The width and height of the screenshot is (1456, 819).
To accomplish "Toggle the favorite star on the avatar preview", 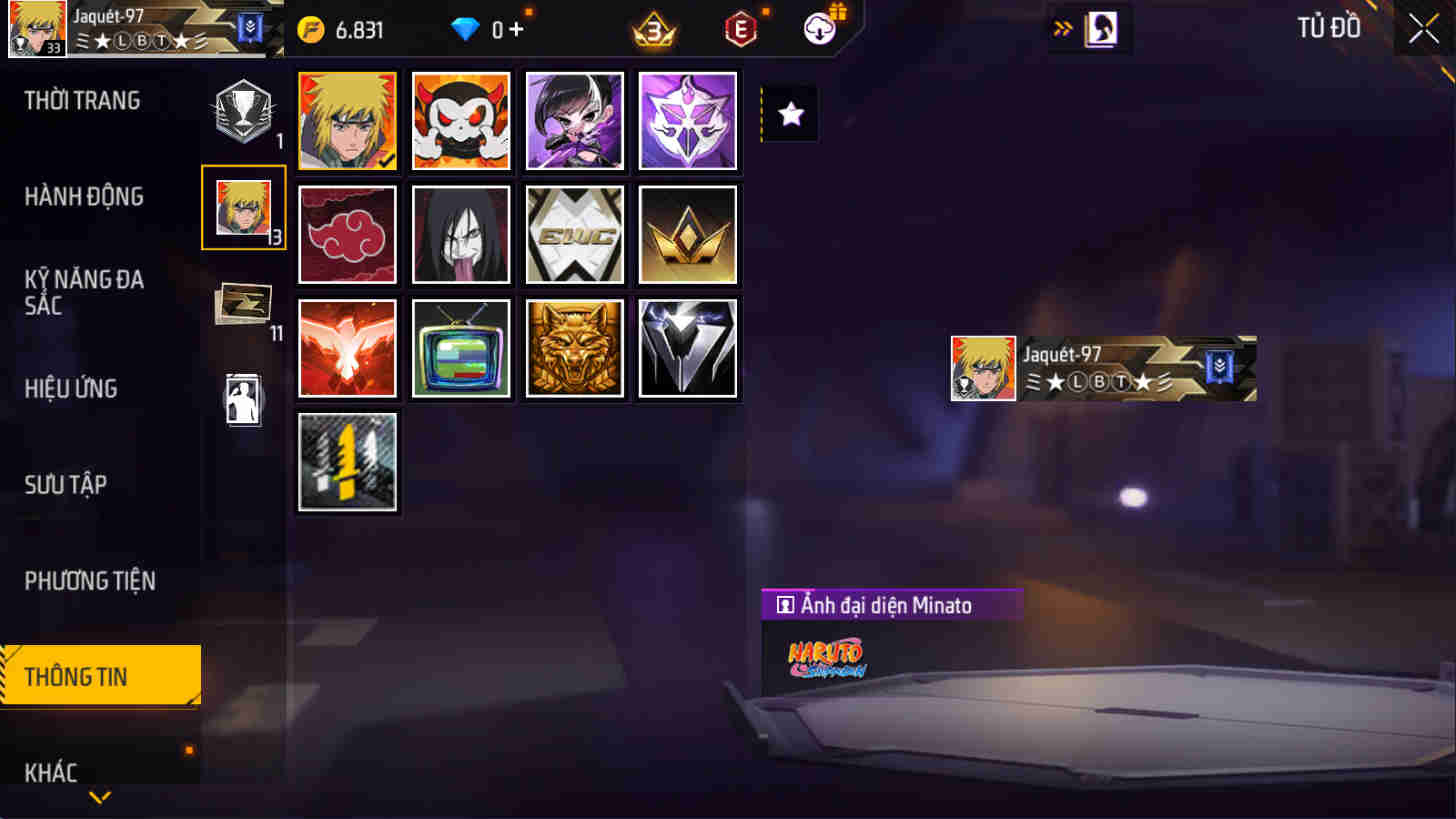I will 790,114.
